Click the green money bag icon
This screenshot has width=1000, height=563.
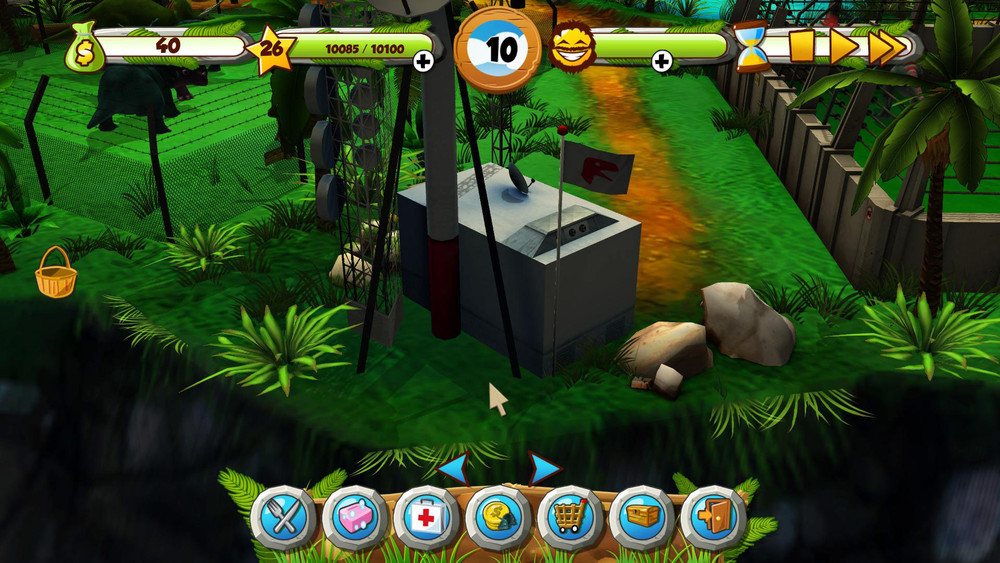pos(84,47)
